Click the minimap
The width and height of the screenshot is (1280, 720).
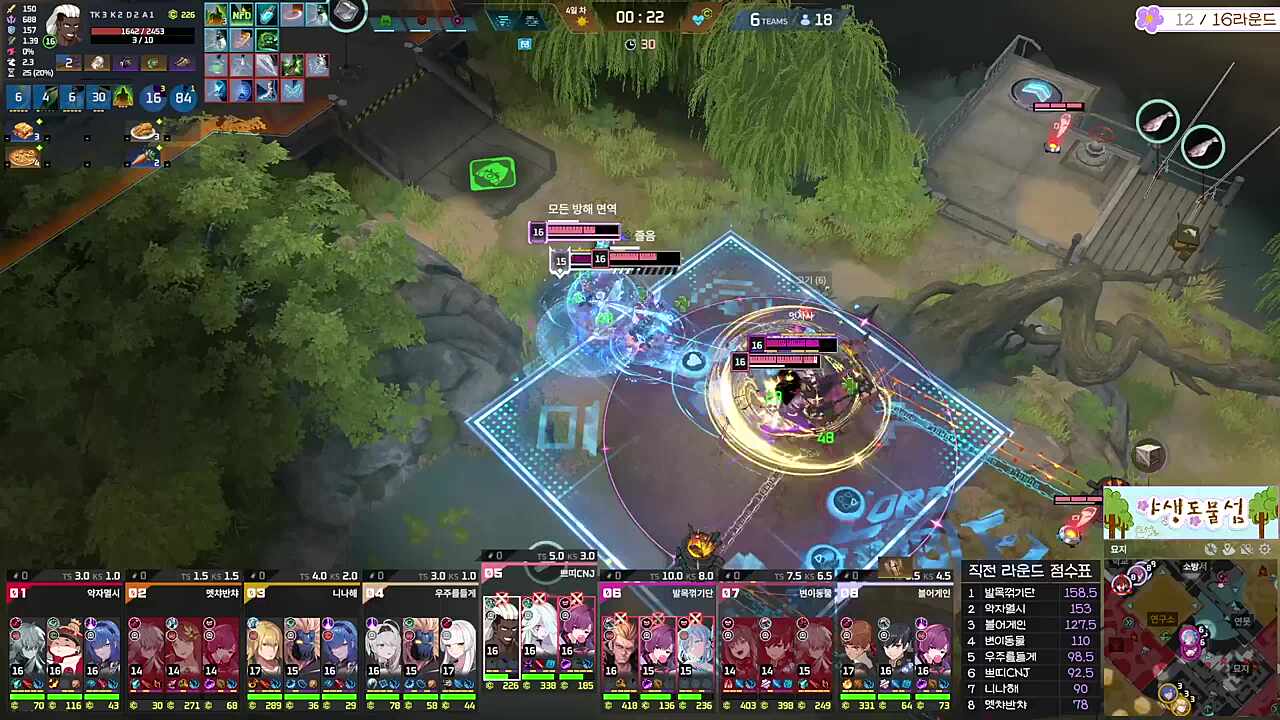click(1190, 640)
